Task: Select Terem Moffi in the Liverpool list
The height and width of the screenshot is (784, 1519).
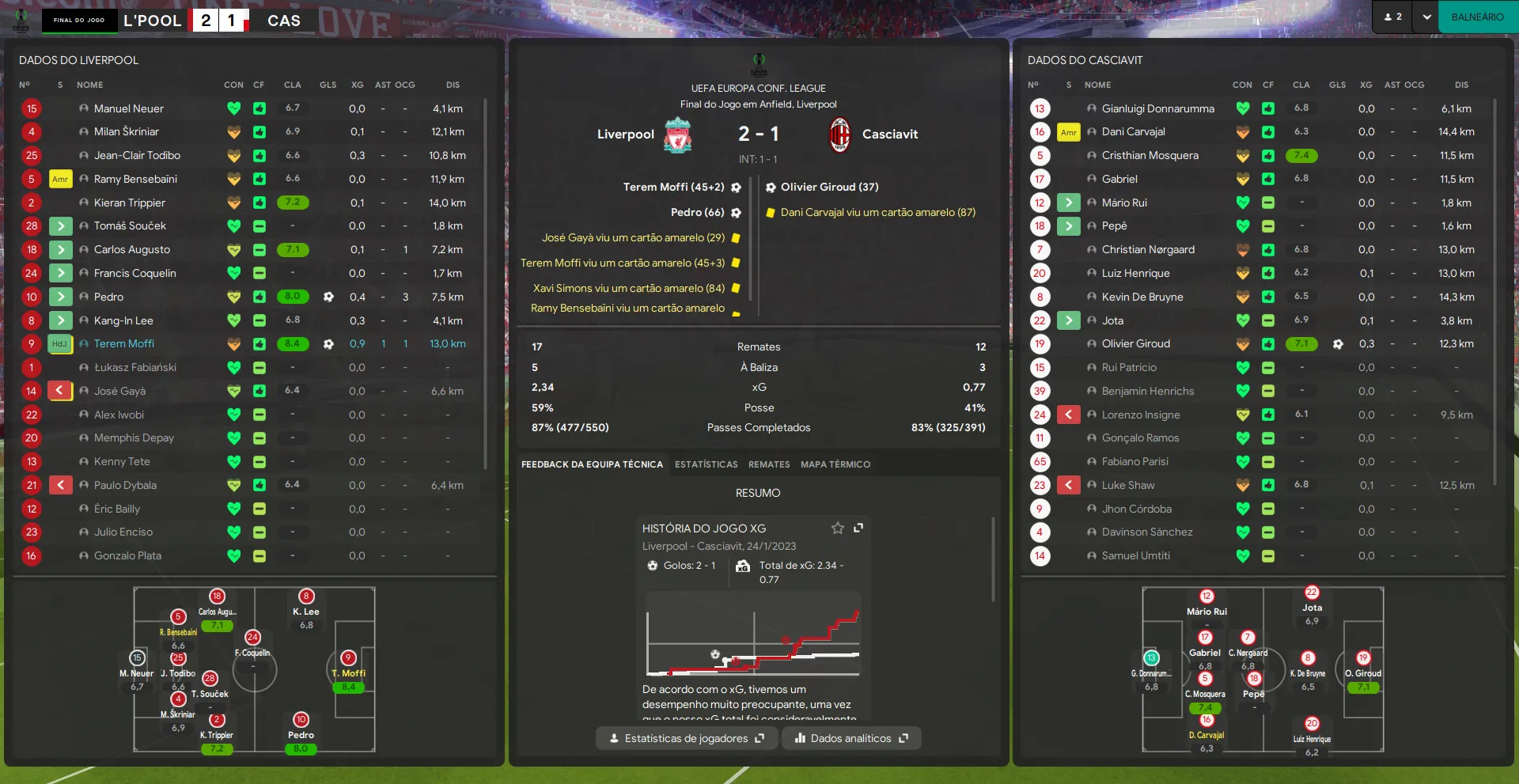Action: tap(124, 343)
